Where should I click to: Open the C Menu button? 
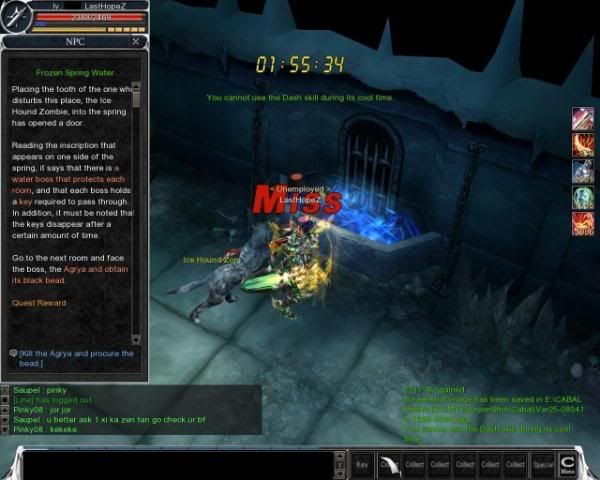pyautogui.click(x=567, y=464)
